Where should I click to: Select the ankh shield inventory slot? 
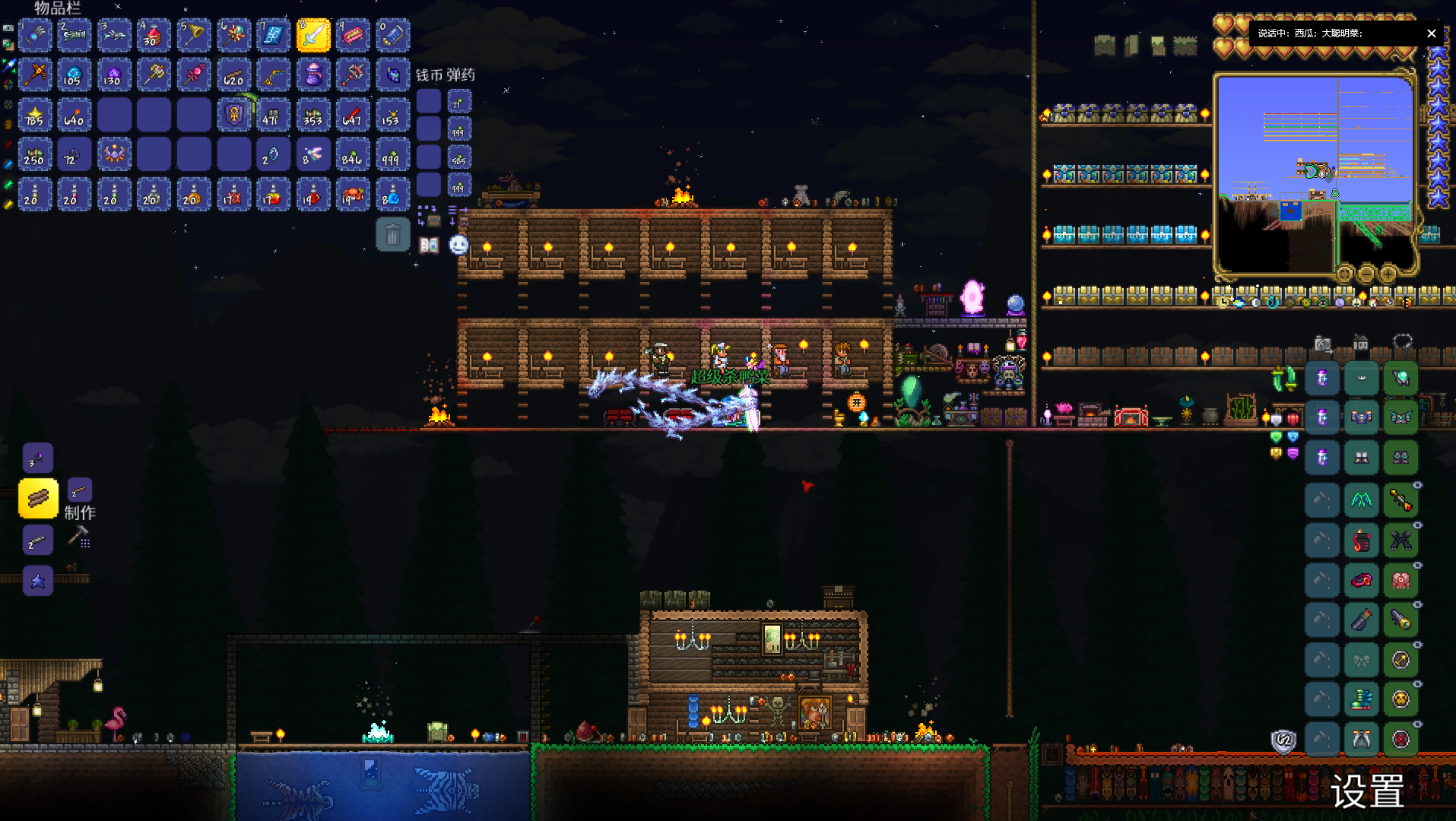coord(233,116)
